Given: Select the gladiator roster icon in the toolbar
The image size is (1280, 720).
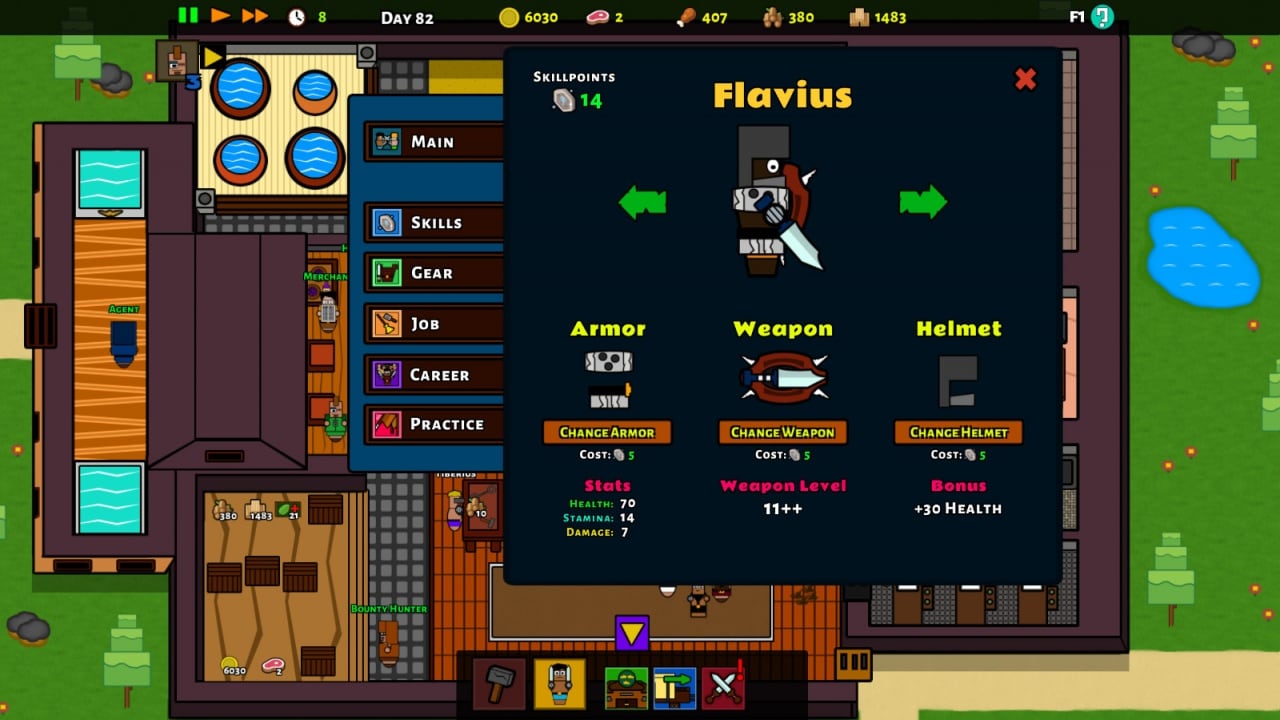Looking at the screenshot, I should point(559,685).
